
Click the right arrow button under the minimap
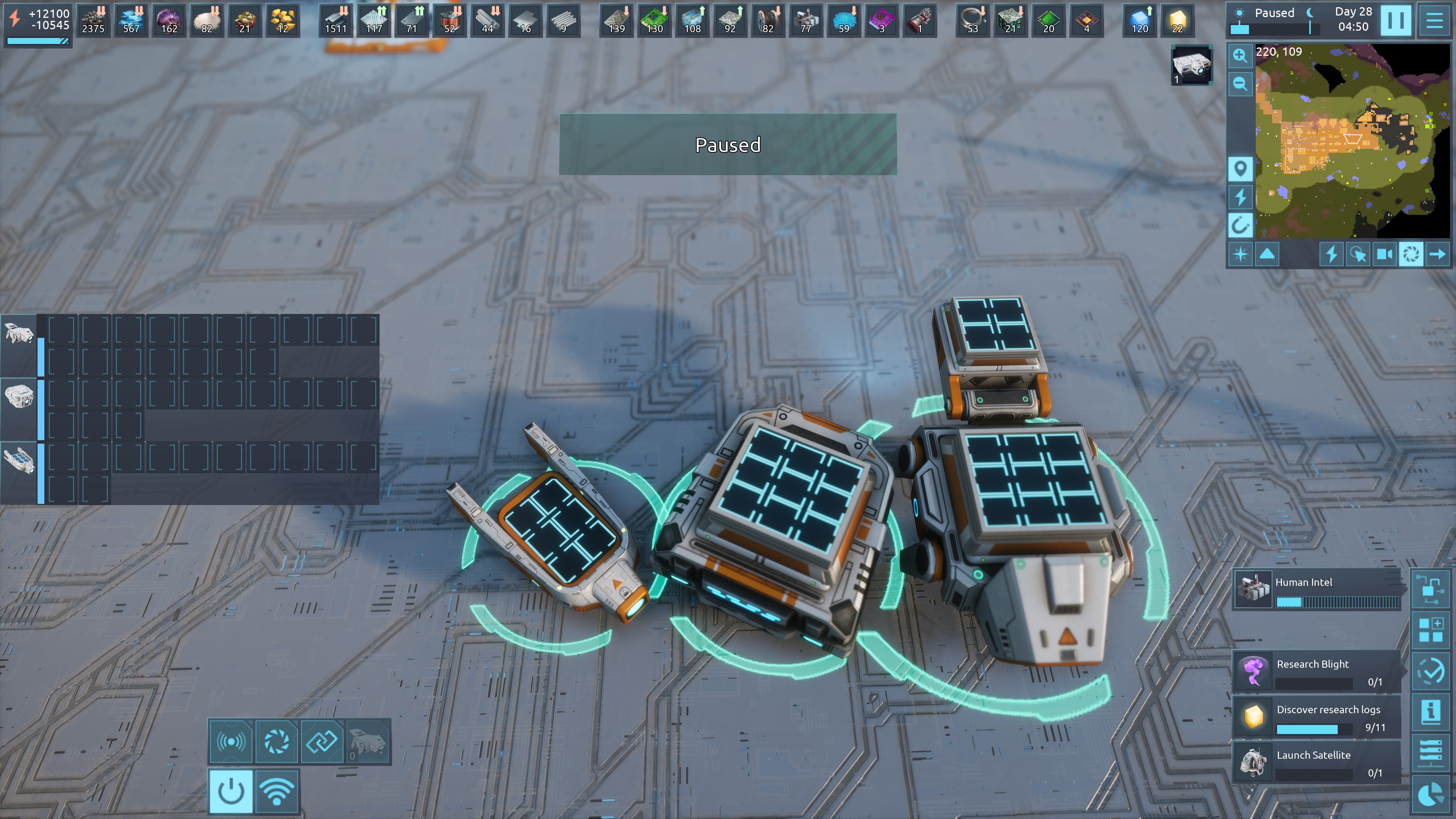tap(1438, 254)
